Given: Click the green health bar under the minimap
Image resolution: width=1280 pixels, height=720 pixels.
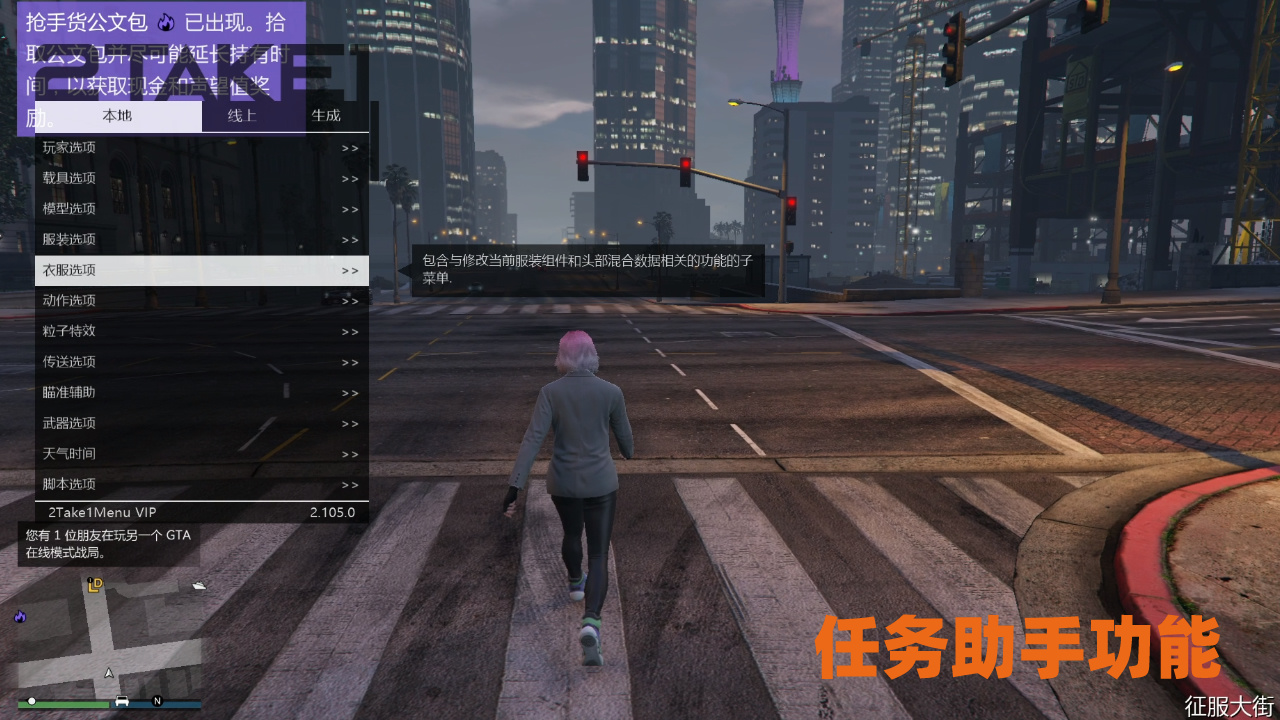Looking at the screenshot, I should coord(63,704).
